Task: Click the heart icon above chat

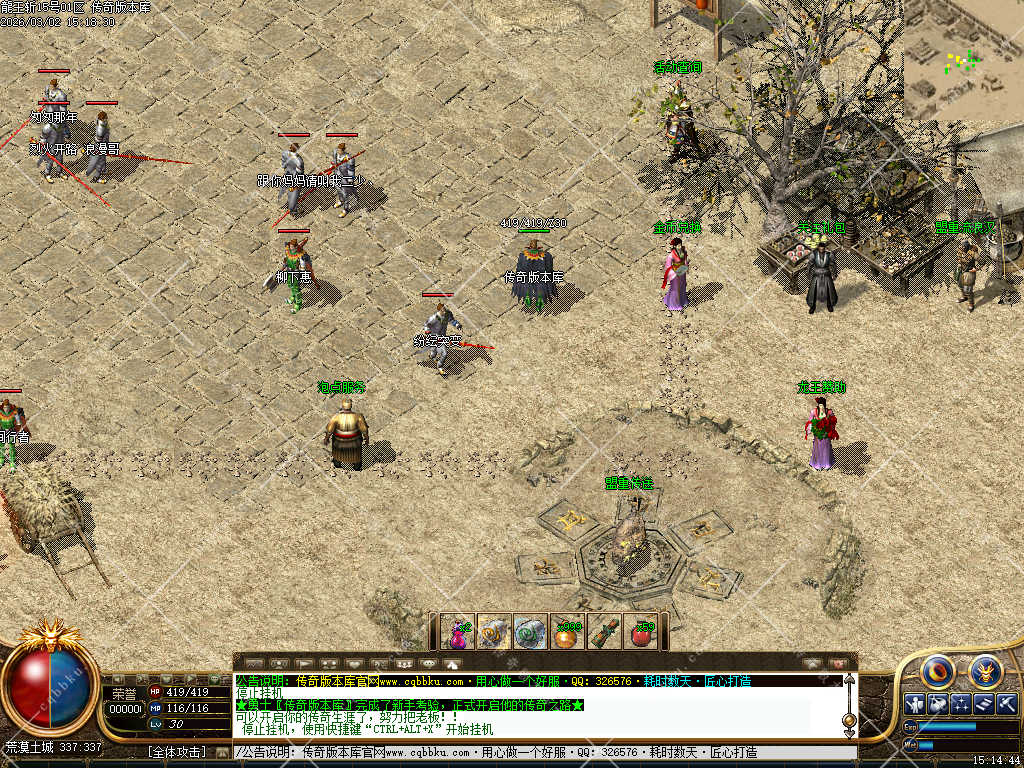Action: click(353, 663)
